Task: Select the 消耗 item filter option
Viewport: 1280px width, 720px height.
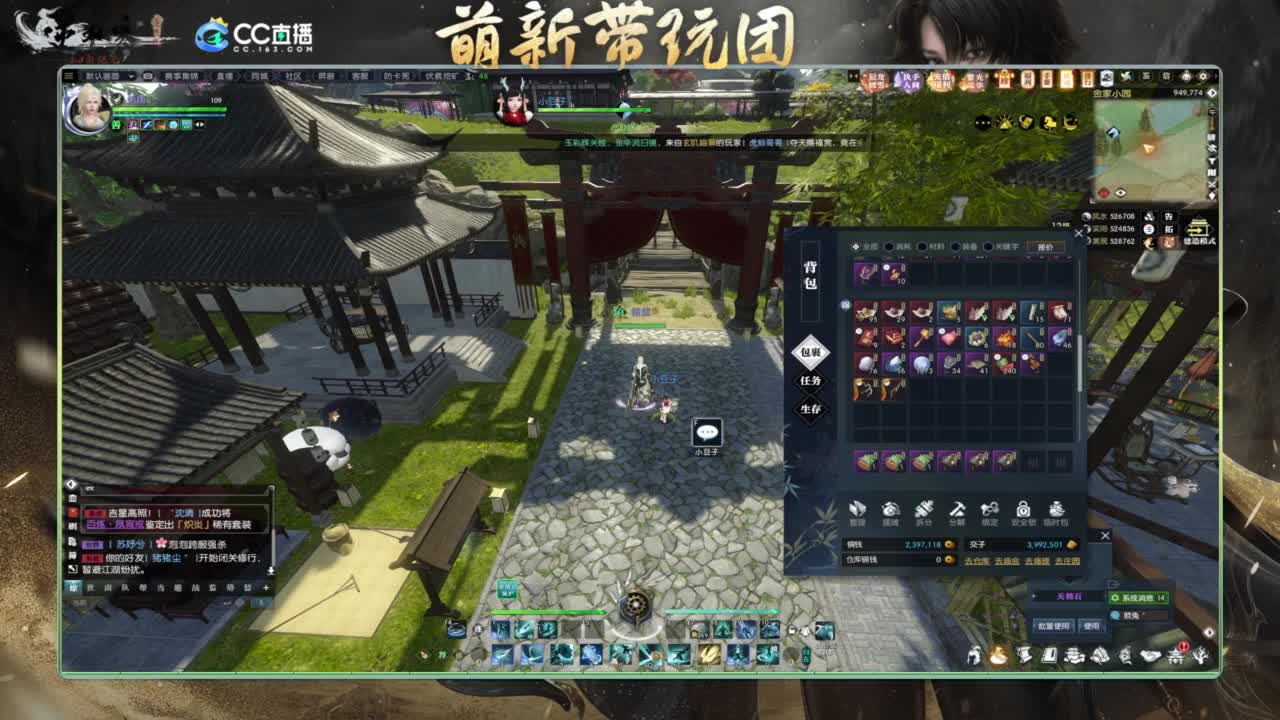Action: pyautogui.click(x=895, y=247)
